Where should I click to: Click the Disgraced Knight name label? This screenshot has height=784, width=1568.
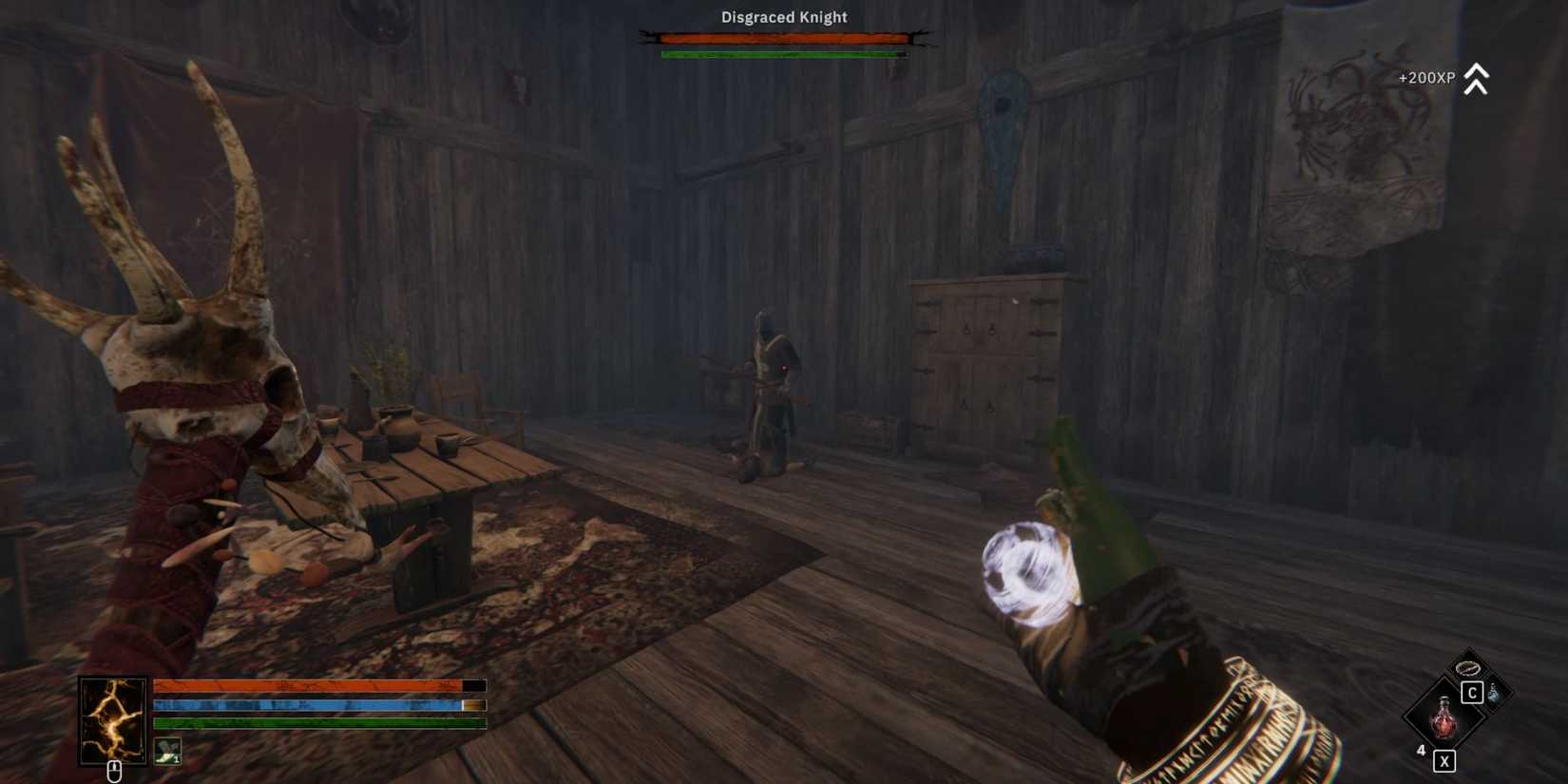[784, 17]
